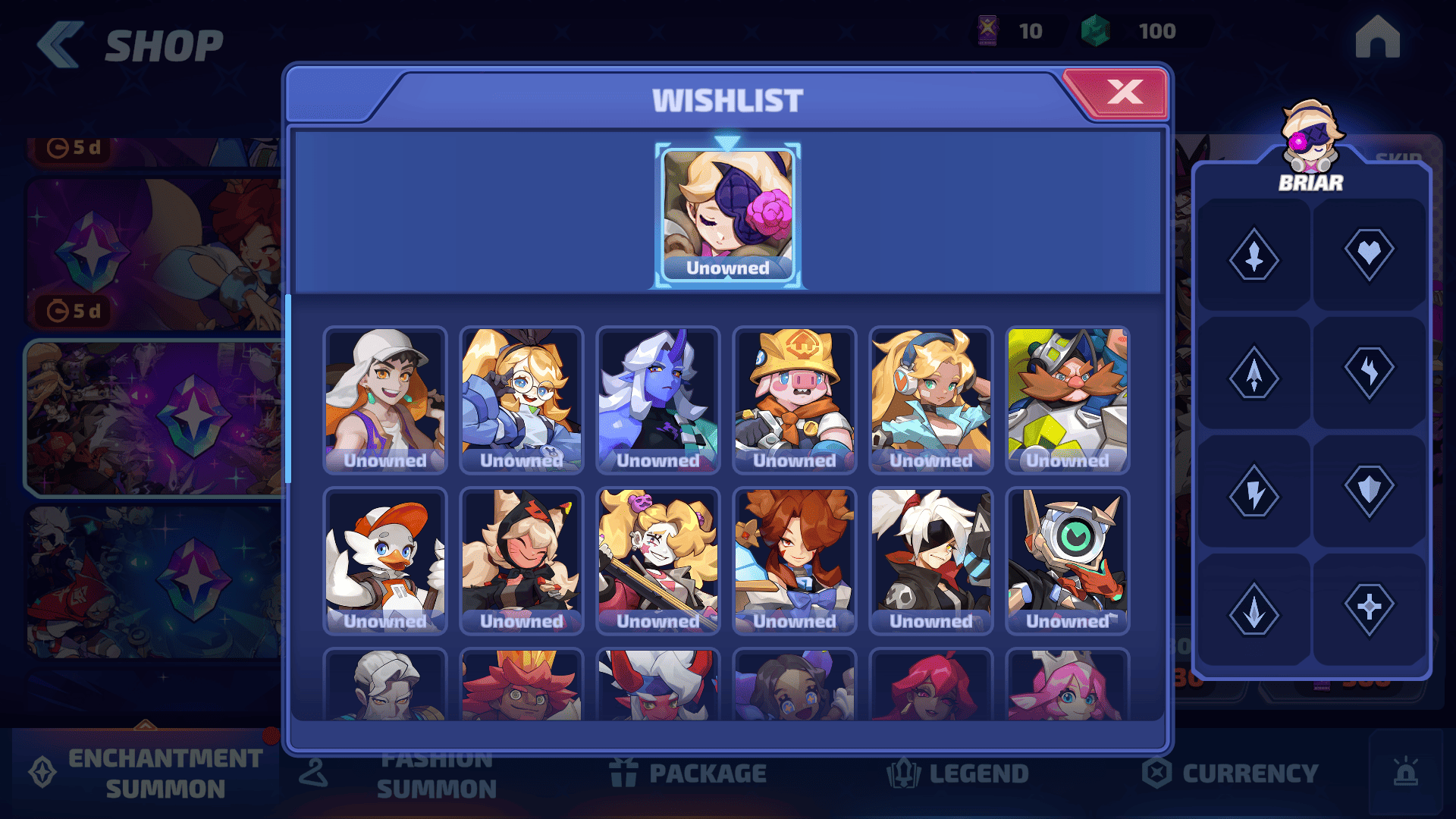Return to the home screen
1456x819 pixels.
tap(1377, 36)
